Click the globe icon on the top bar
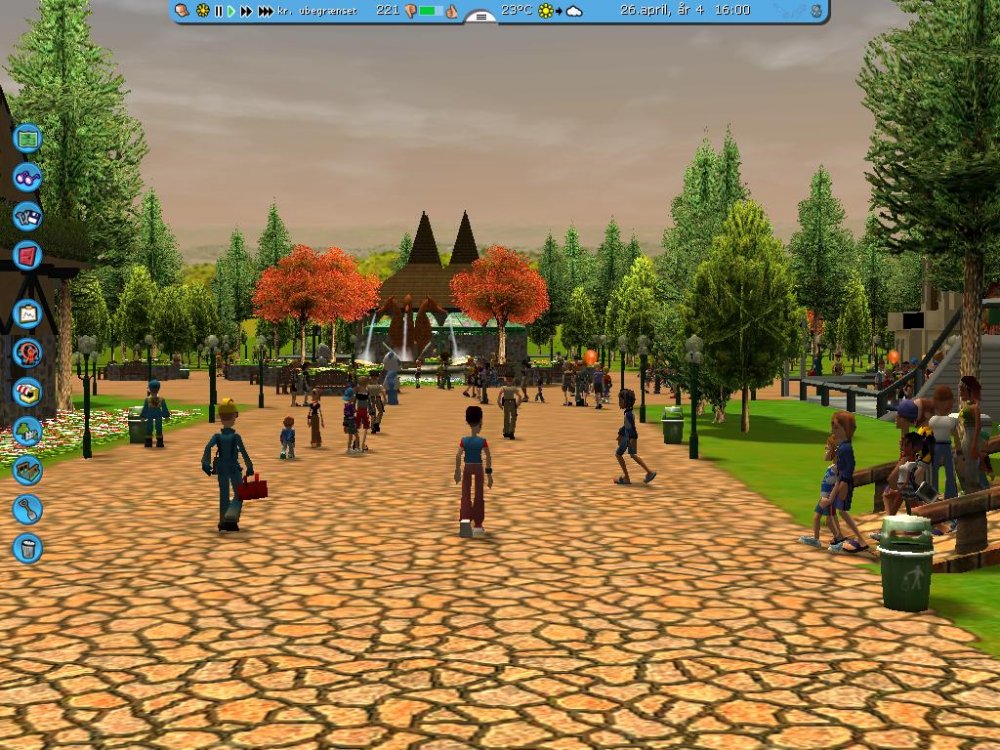This screenshot has height=750, width=1000. (x=816, y=11)
